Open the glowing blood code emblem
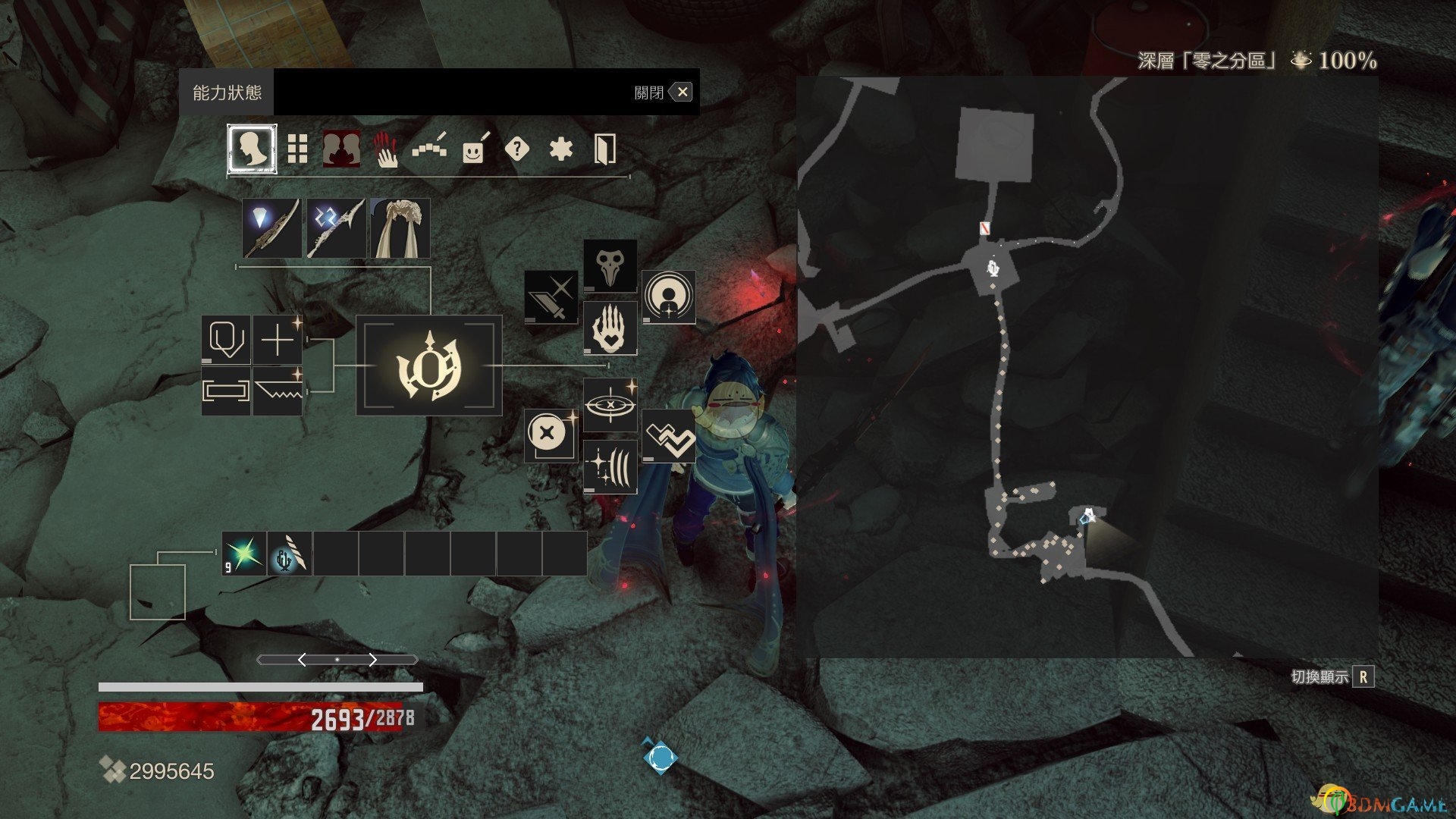This screenshot has width=1456, height=819. [429, 366]
